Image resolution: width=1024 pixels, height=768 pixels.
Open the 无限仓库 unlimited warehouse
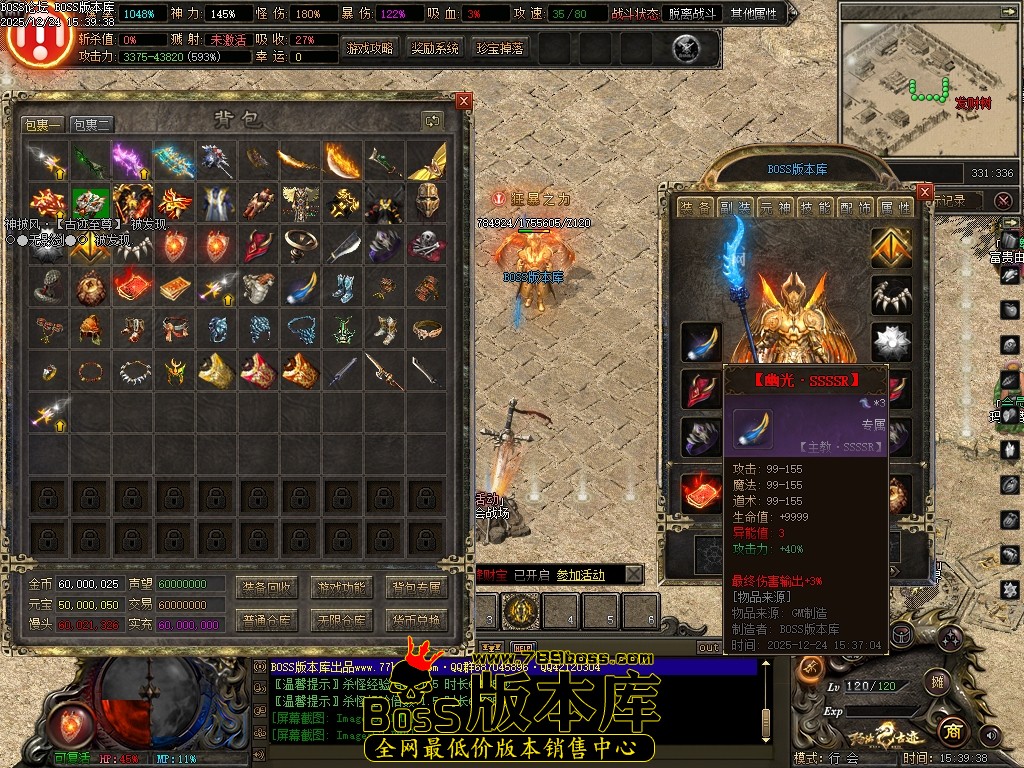(x=341, y=621)
